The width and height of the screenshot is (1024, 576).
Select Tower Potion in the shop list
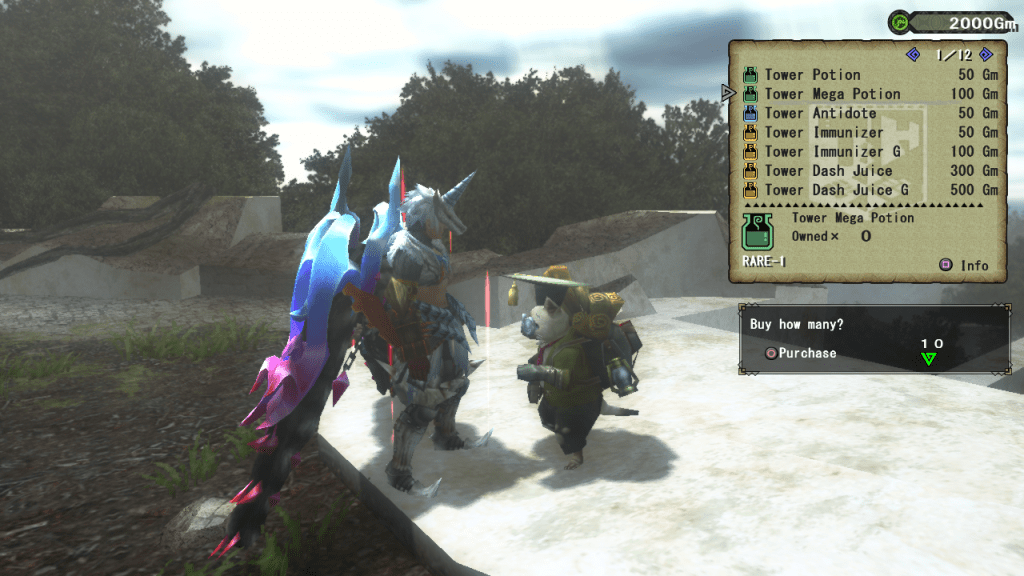coord(812,75)
